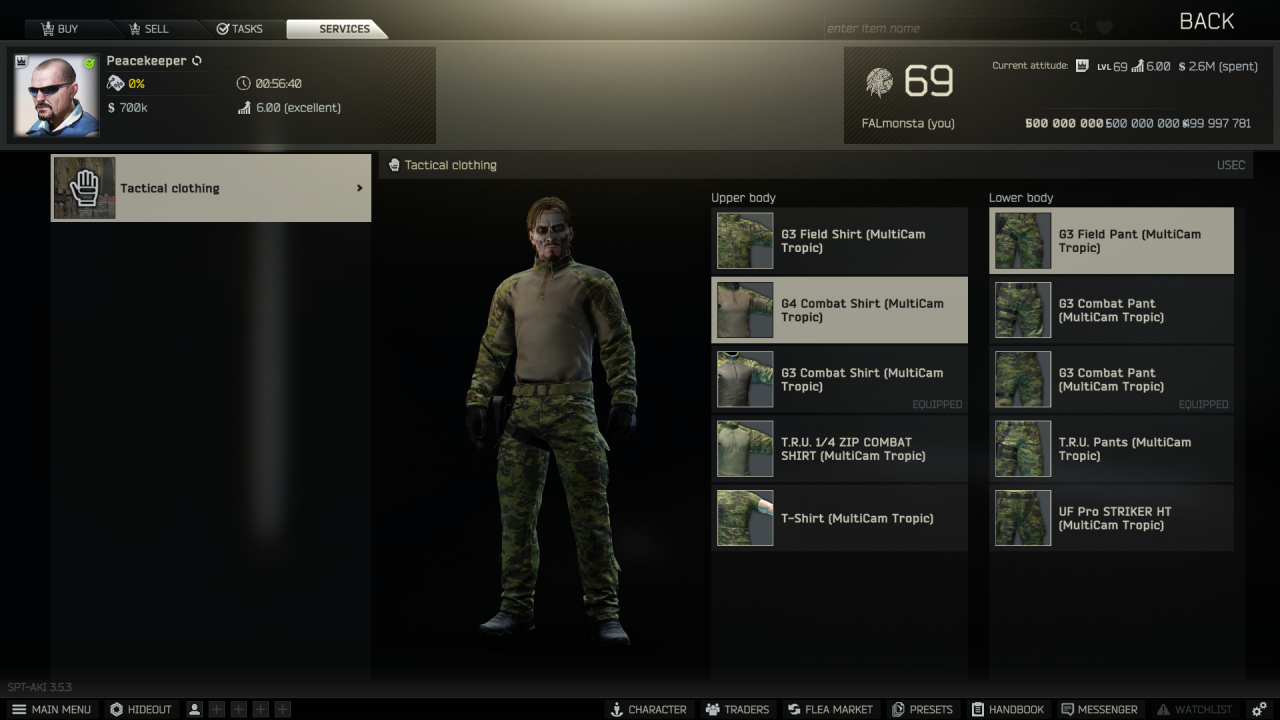Select the Tactical clothing service entry

point(211,188)
